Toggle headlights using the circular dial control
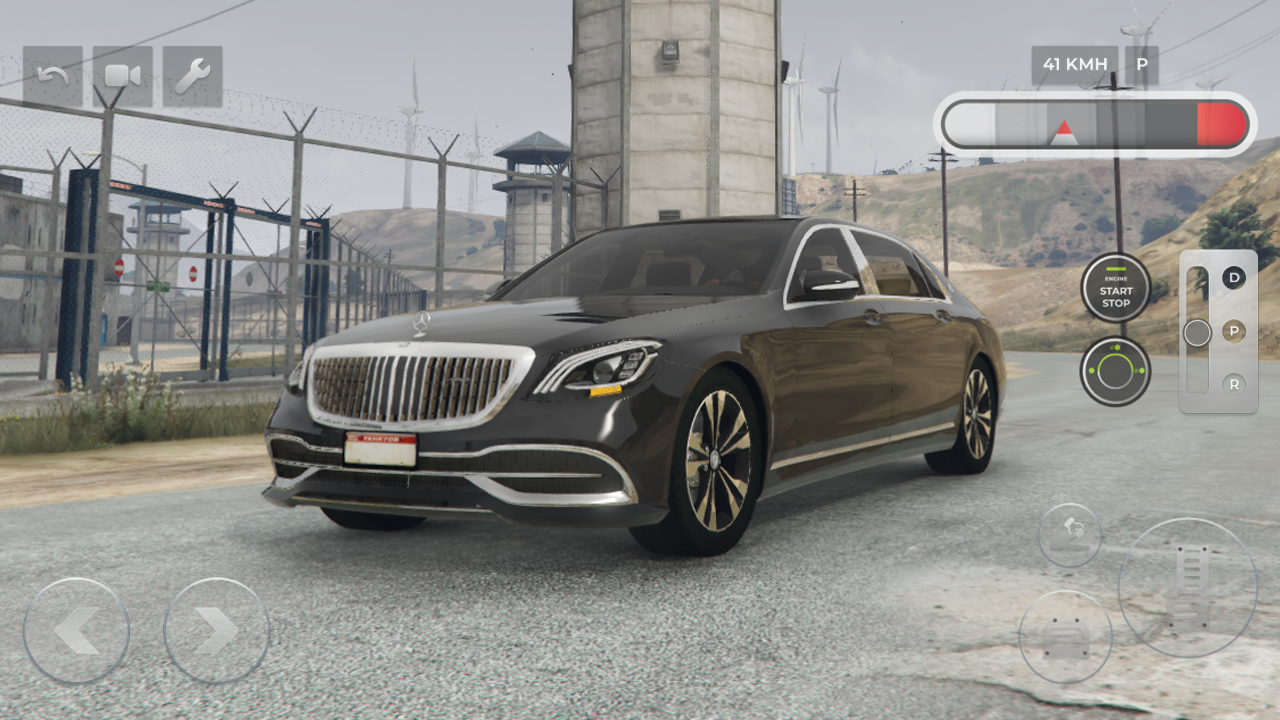 (1114, 370)
